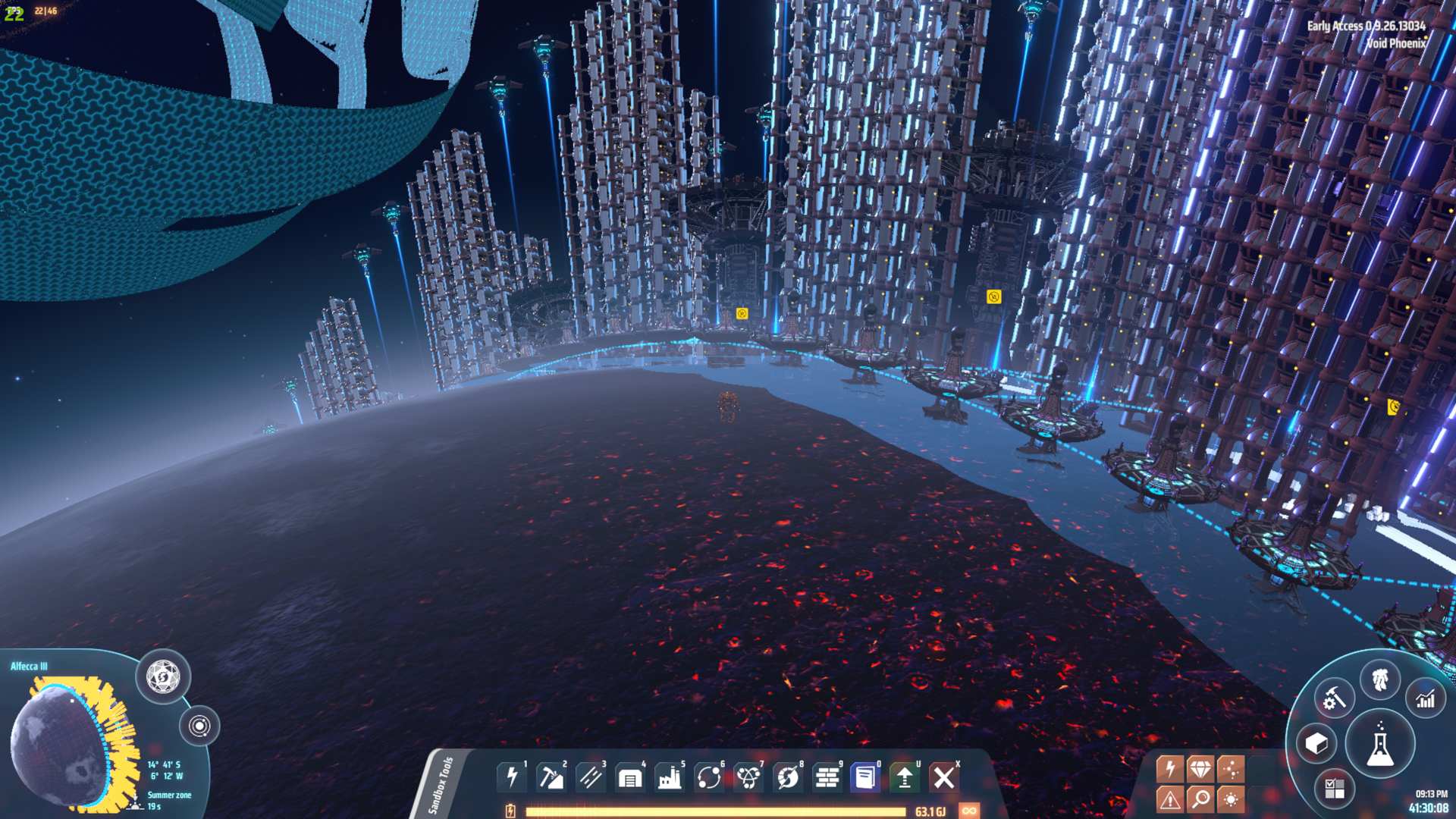This screenshot has width=1456, height=819.
Task: Open the factory production build category
Action: [x=670, y=777]
